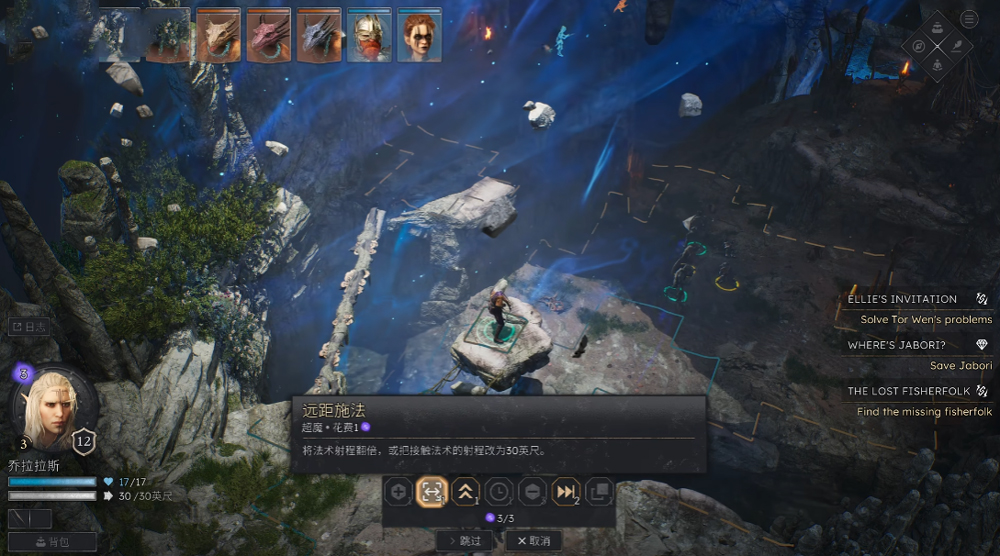
Task: Choose the double-chevron metamagic icon
Action: (465, 491)
